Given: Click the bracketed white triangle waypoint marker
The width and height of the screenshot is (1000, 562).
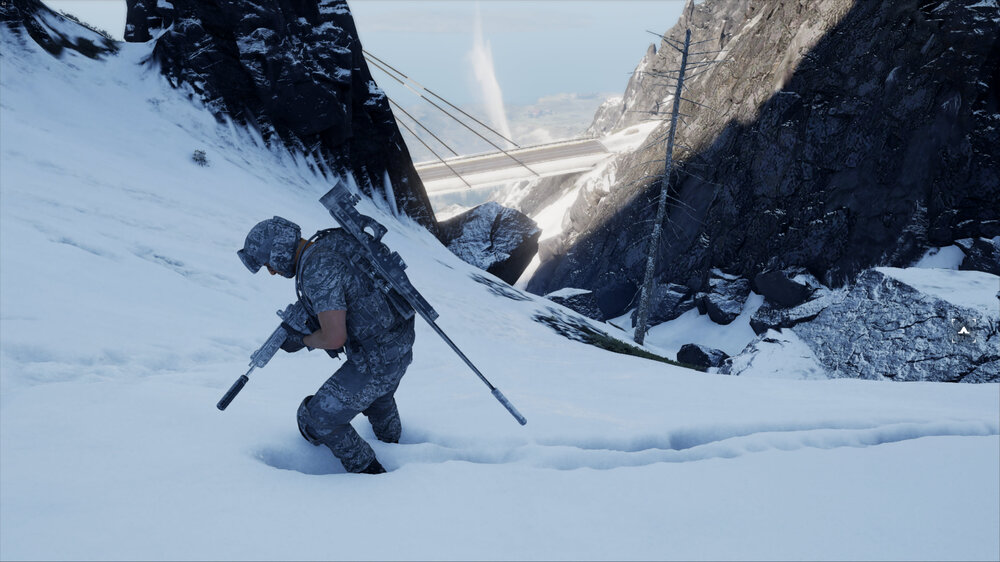Looking at the screenshot, I should click(963, 330).
